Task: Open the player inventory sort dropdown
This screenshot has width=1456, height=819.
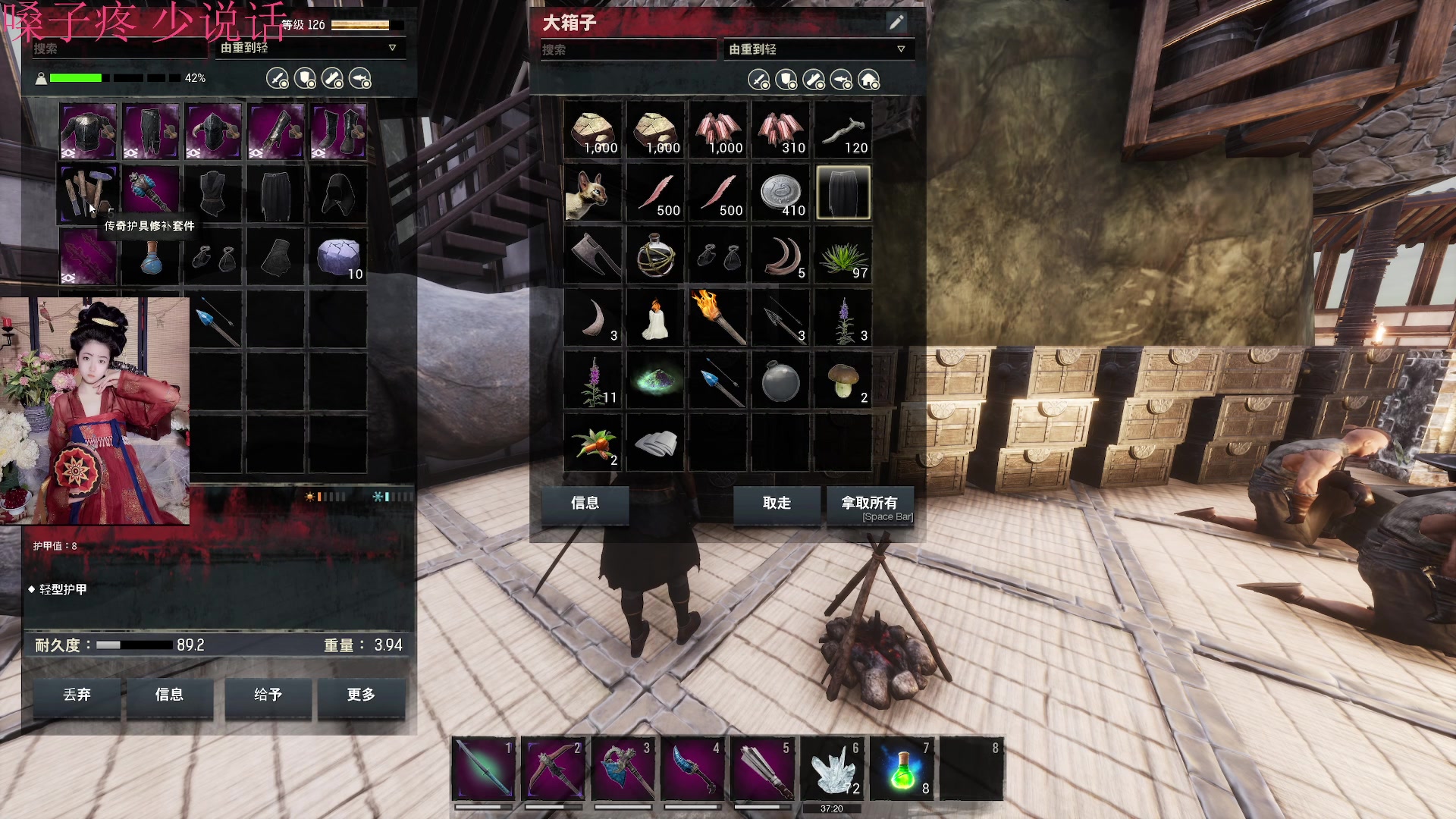Action: 309,48
